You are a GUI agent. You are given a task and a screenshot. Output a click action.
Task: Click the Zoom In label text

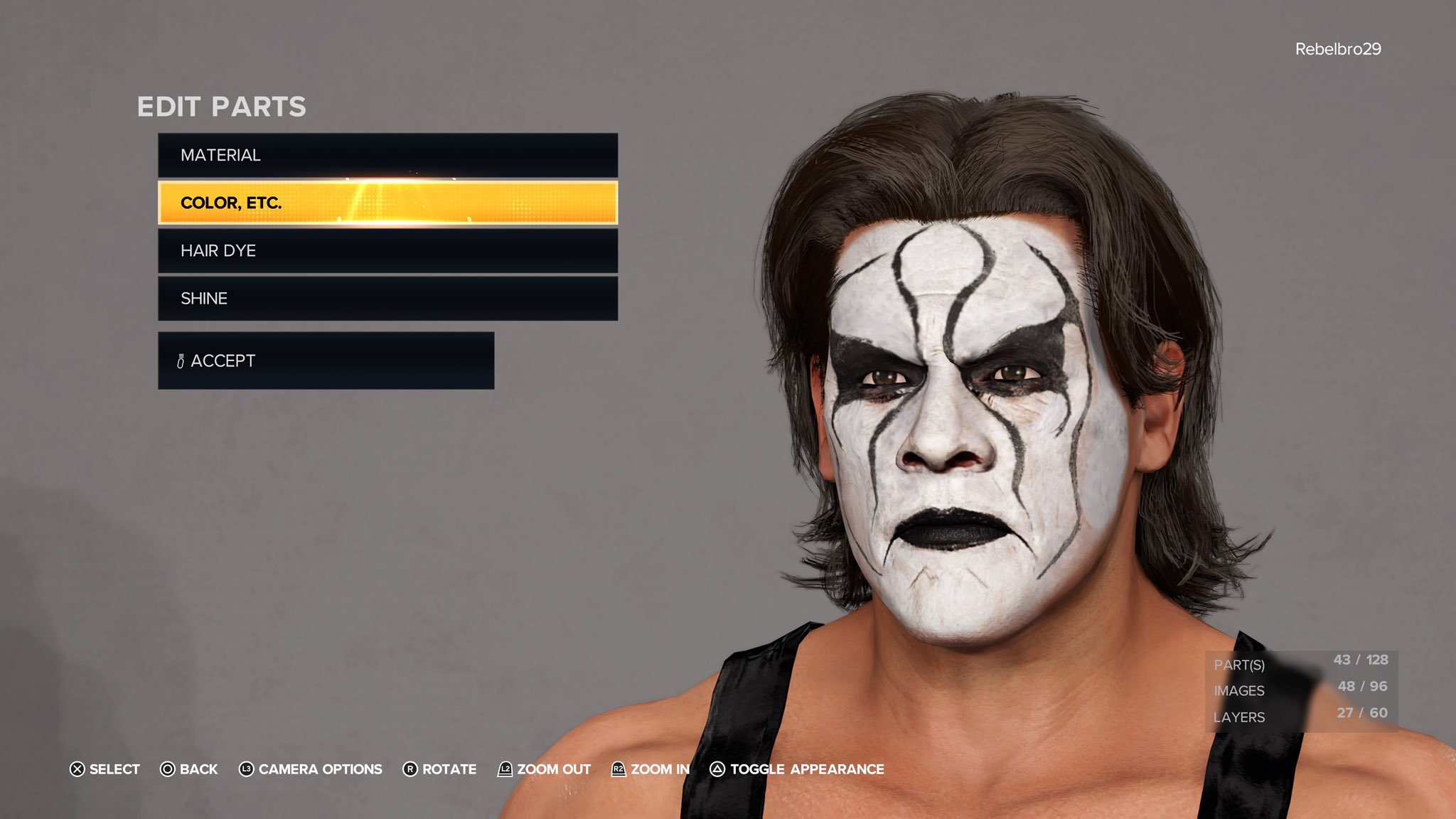point(661,769)
